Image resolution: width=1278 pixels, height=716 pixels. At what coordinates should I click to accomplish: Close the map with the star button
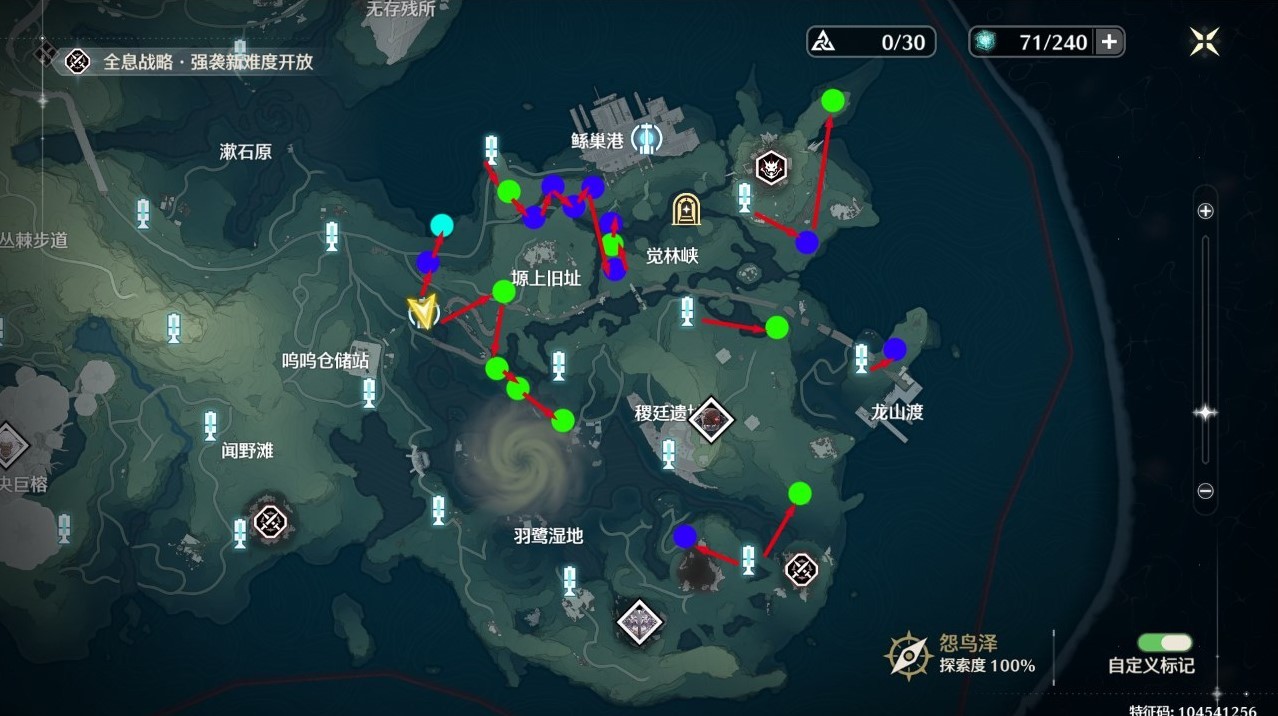pyautogui.click(x=1204, y=41)
